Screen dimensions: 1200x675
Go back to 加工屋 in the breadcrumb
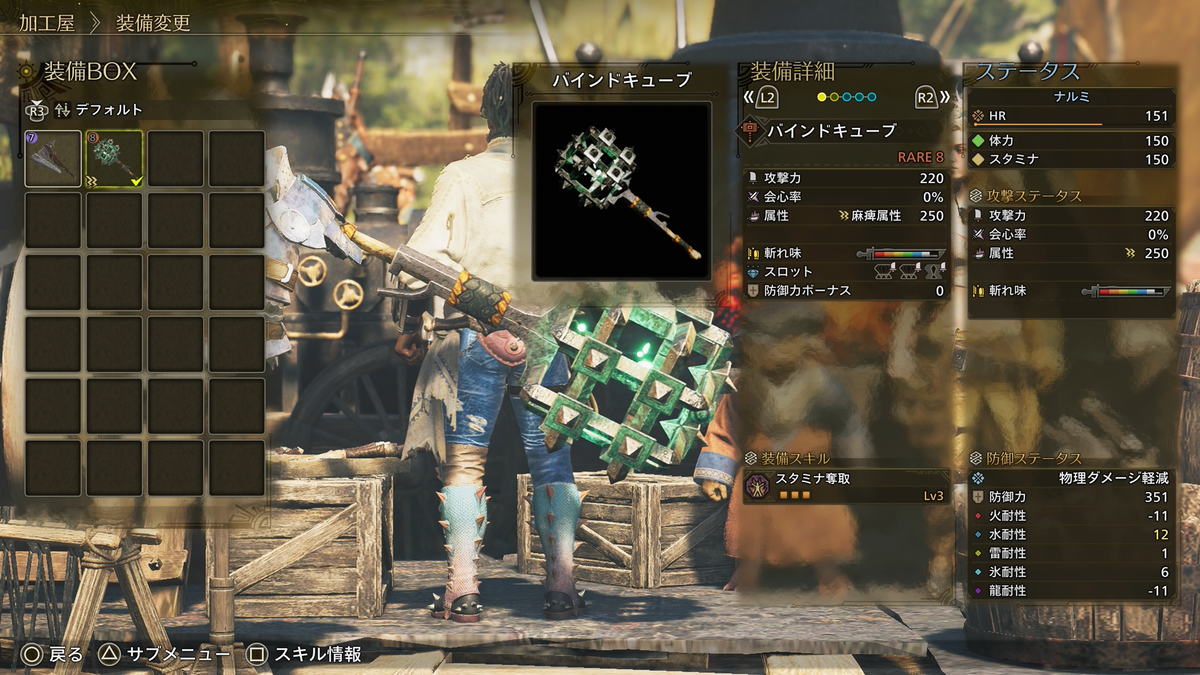(46, 22)
